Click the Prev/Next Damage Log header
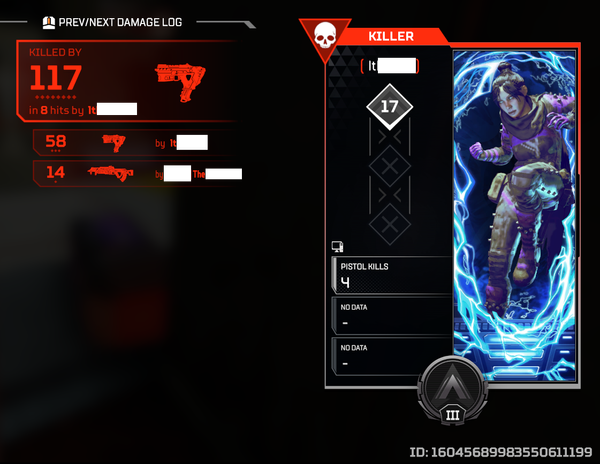Image resolution: width=600 pixels, height=464 pixels. [119, 22]
